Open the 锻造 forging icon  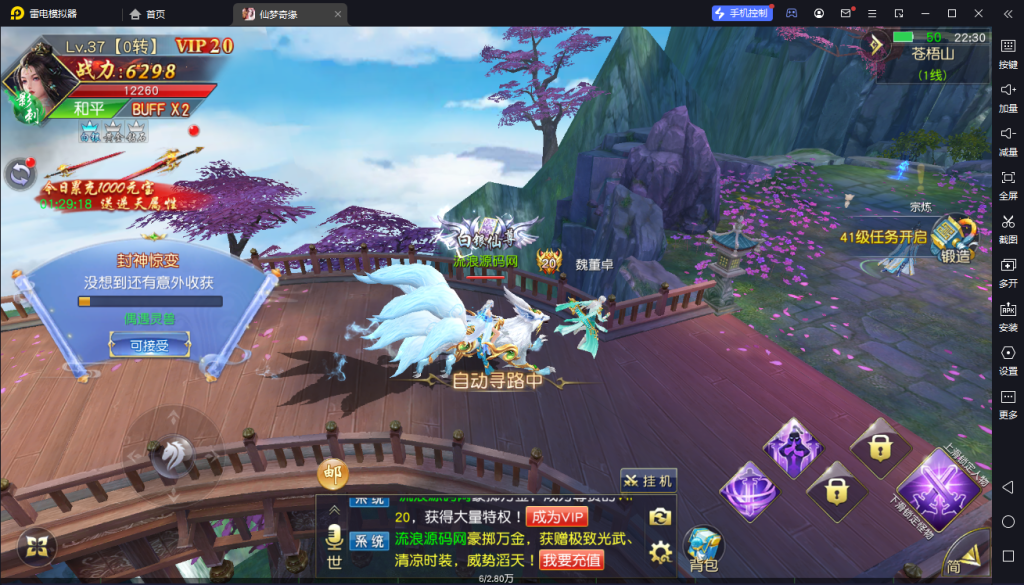(x=954, y=240)
